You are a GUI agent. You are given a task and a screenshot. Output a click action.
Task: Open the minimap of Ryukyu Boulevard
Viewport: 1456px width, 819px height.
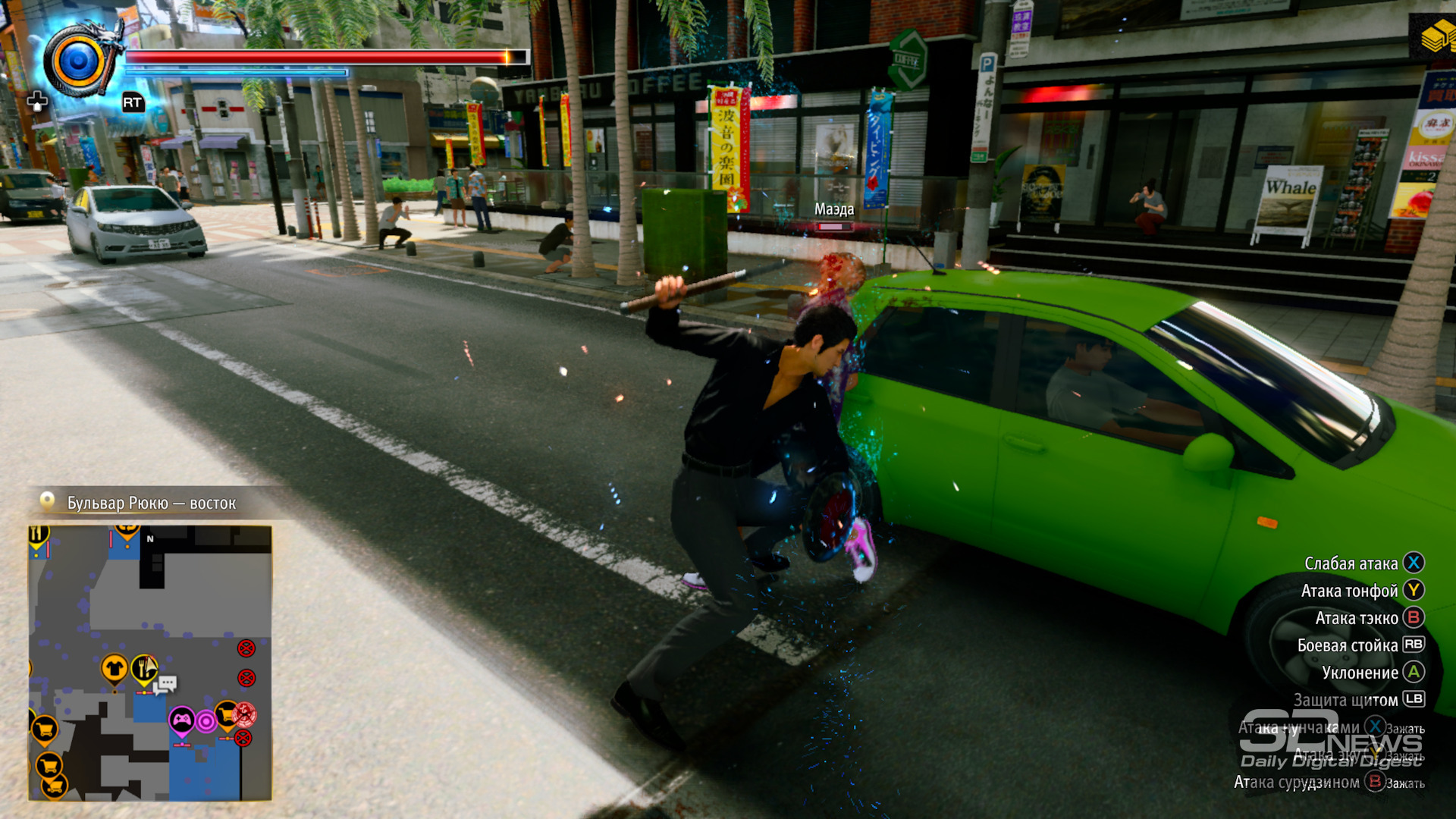(149, 662)
